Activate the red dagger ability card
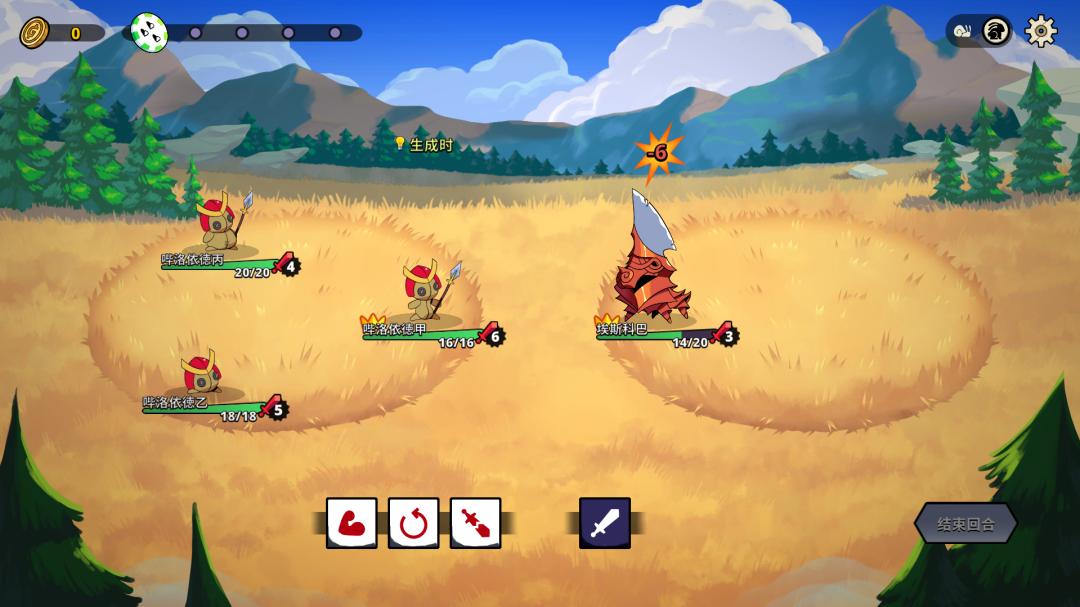1080x607 pixels. pos(475,523)
